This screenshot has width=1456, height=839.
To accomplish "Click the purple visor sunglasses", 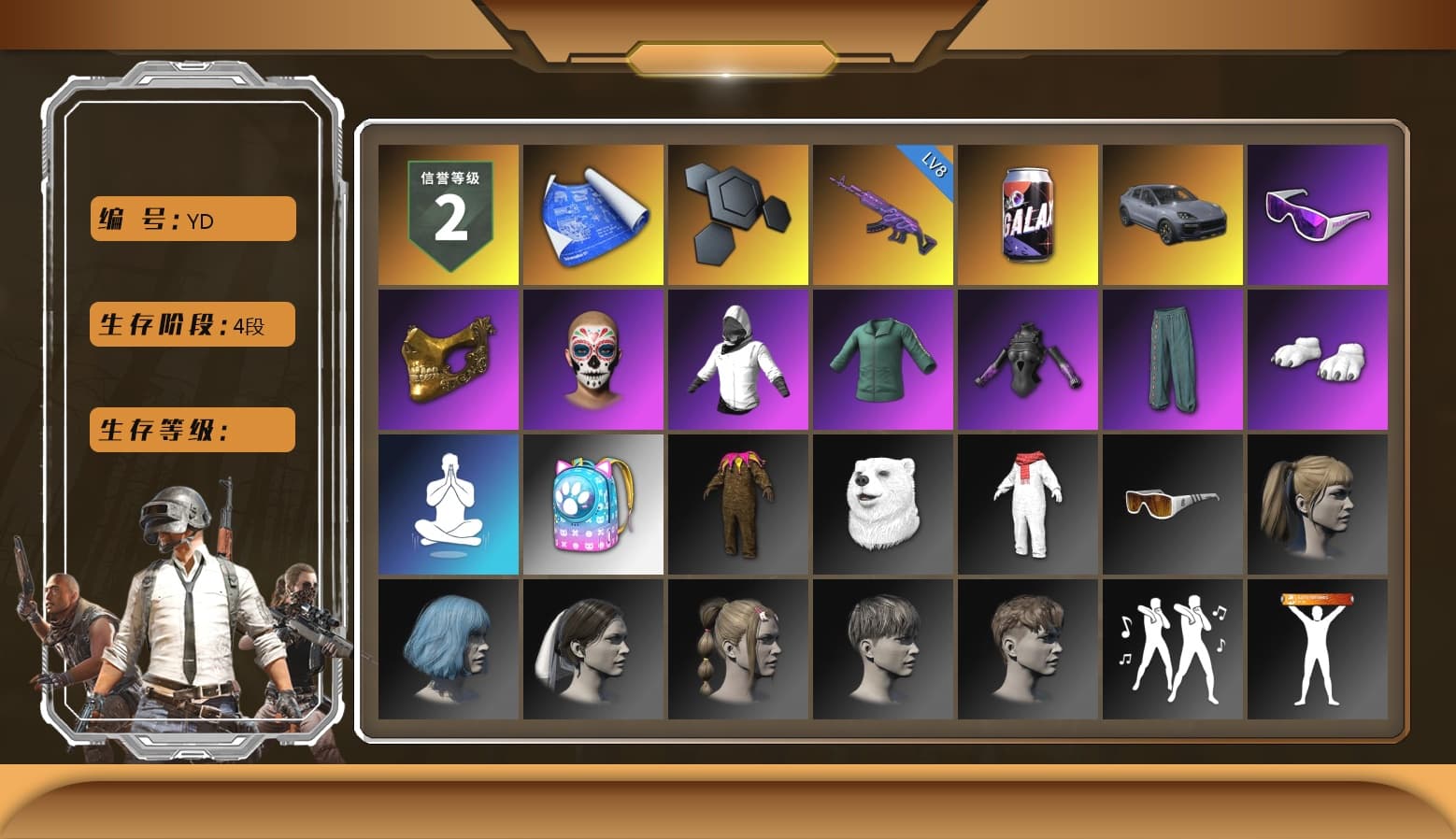I will [x=1319, y=213].
